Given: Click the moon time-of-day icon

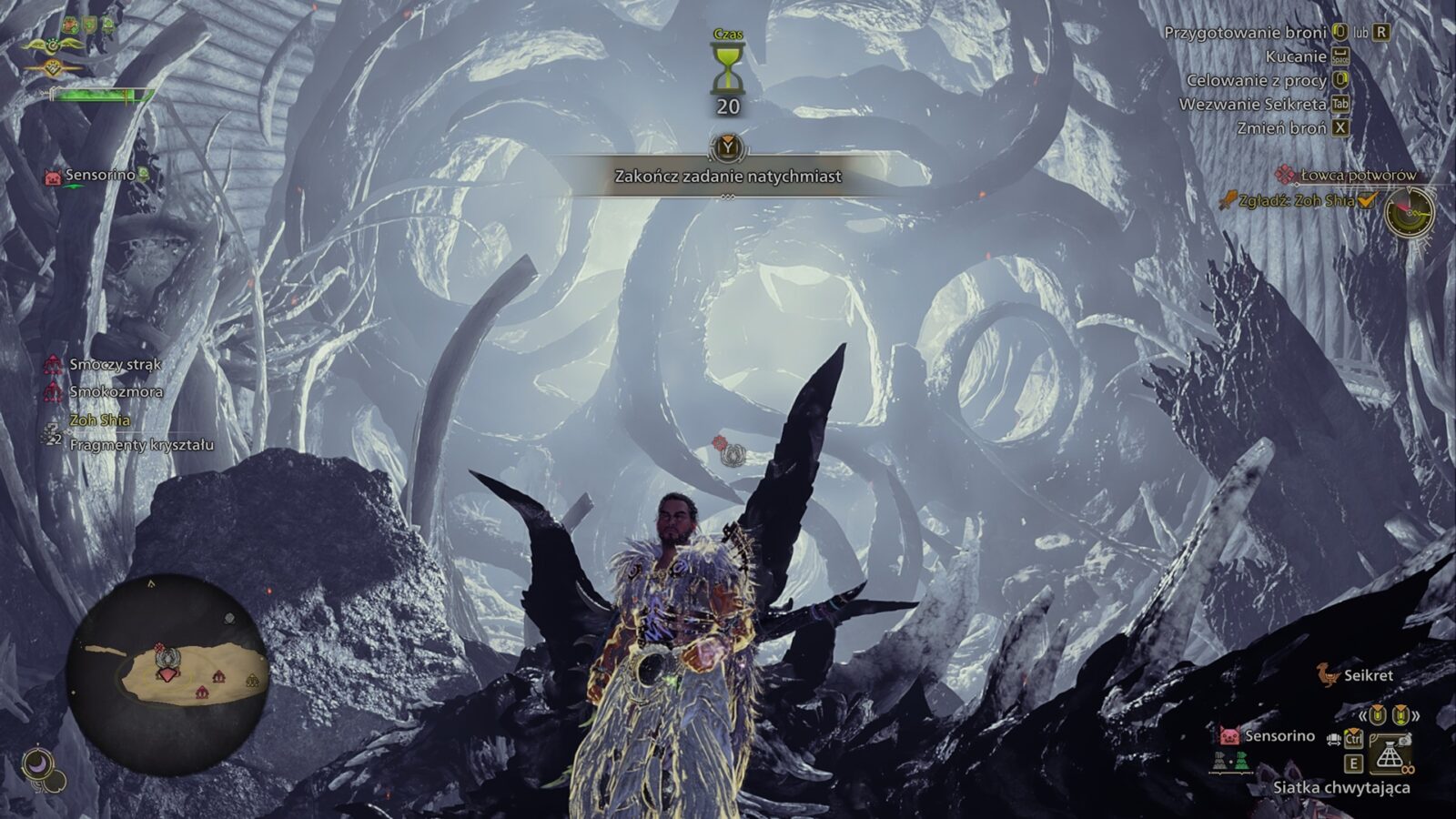Looking at the screenshot, I should click(38, 763).
